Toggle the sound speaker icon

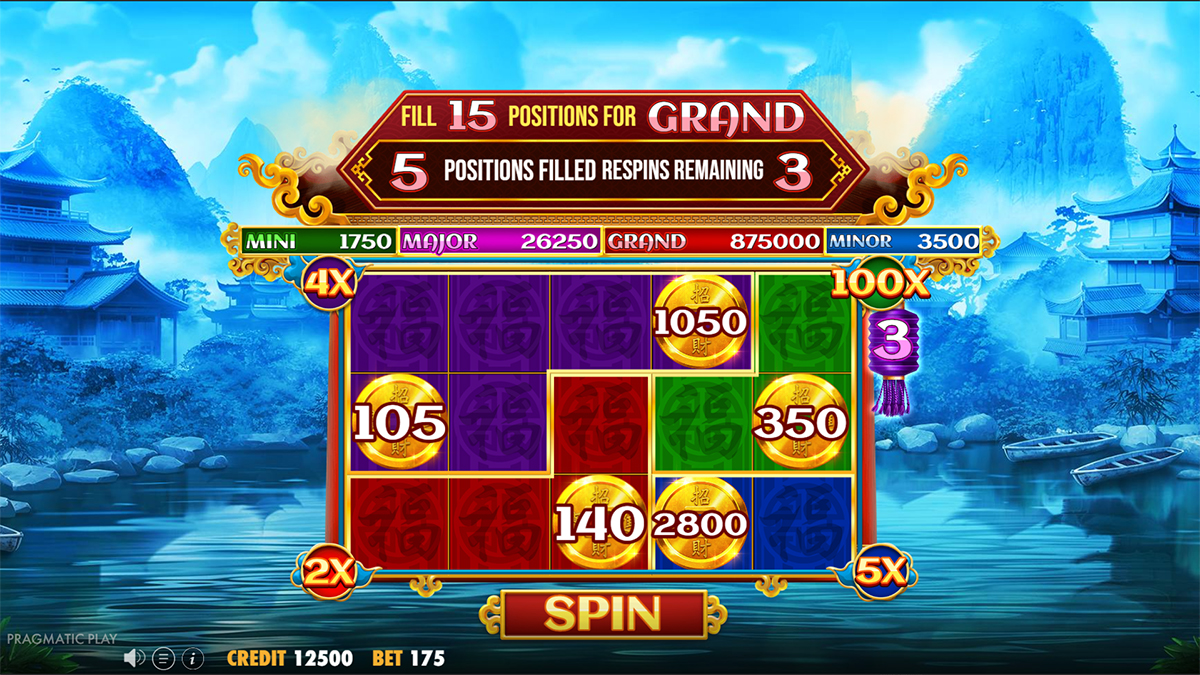tap(135, 658)
